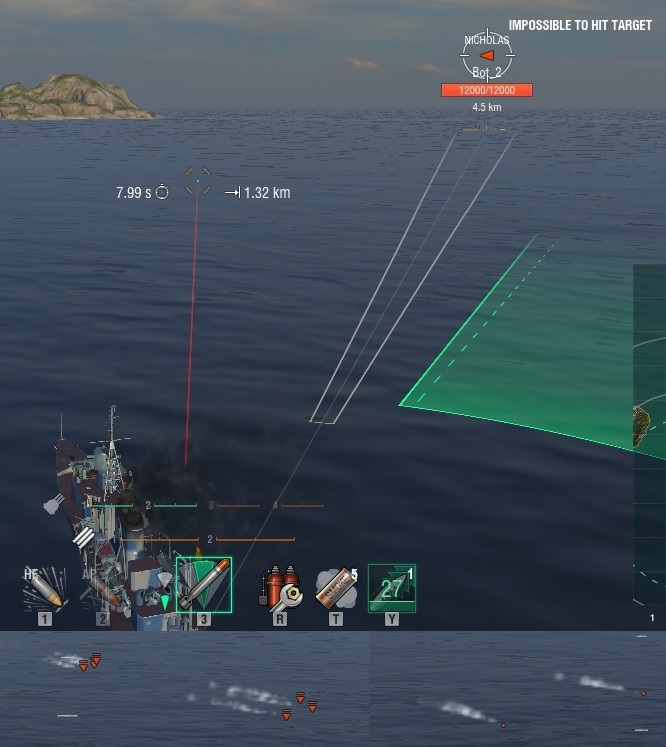Switch to AP shell ammunition
This screenshot has height=747, width=666.
tap(102, 587)
